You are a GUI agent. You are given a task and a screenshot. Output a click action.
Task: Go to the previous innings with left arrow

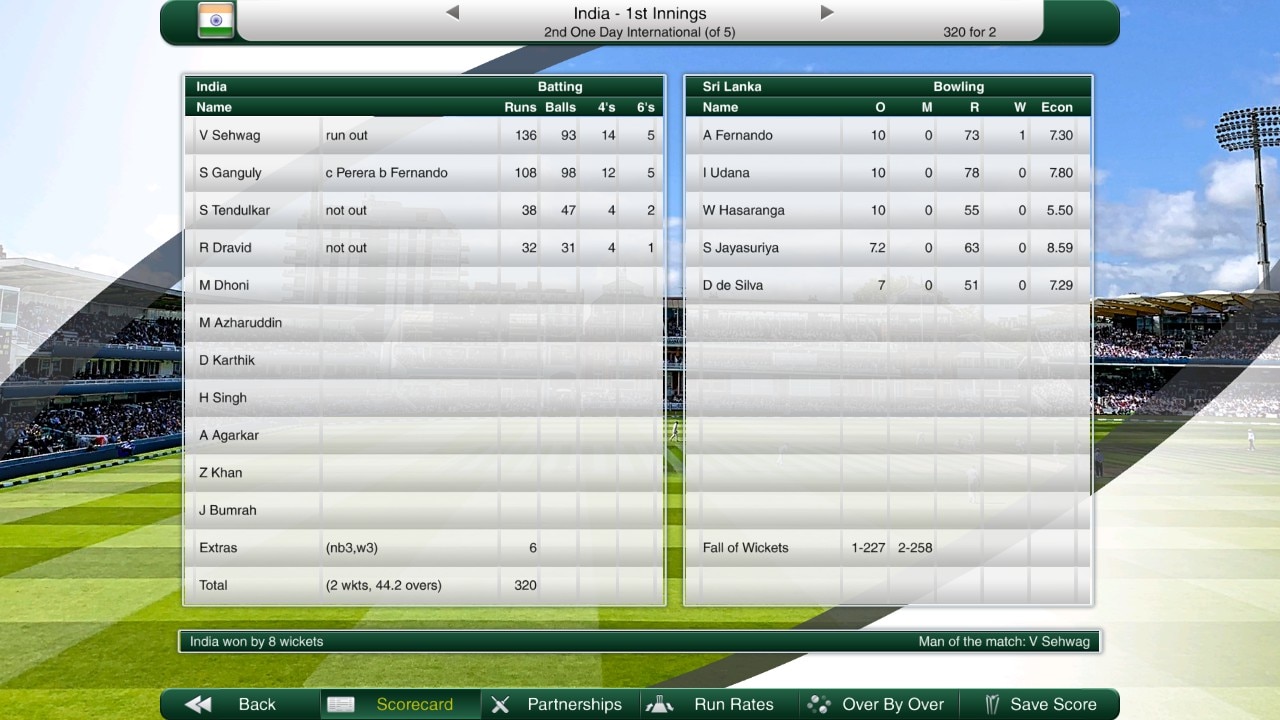point(452,13)
